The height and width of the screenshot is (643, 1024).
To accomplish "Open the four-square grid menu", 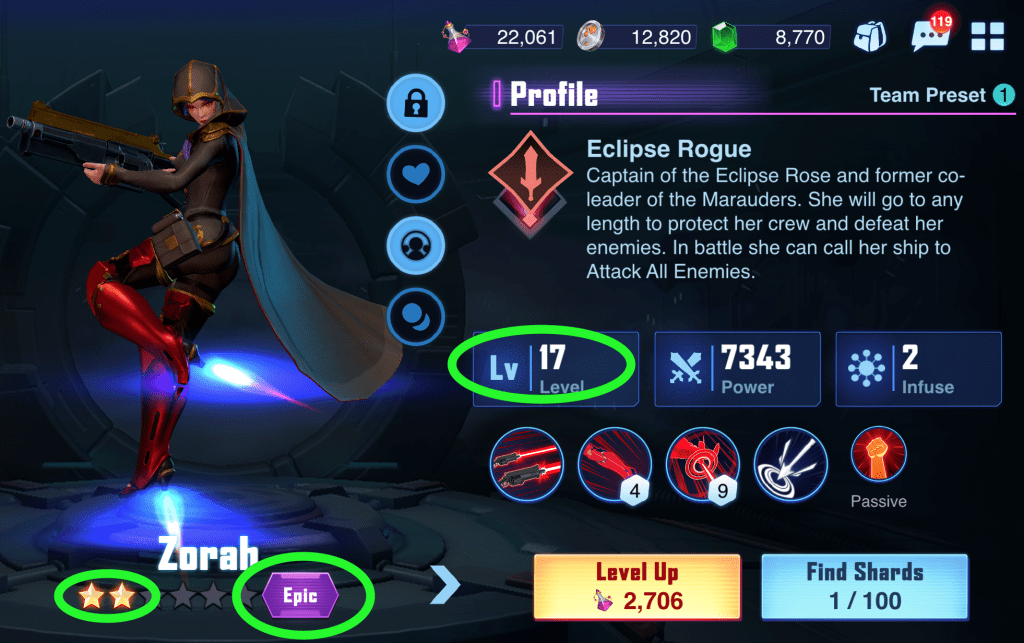I will tap(987, 37).
